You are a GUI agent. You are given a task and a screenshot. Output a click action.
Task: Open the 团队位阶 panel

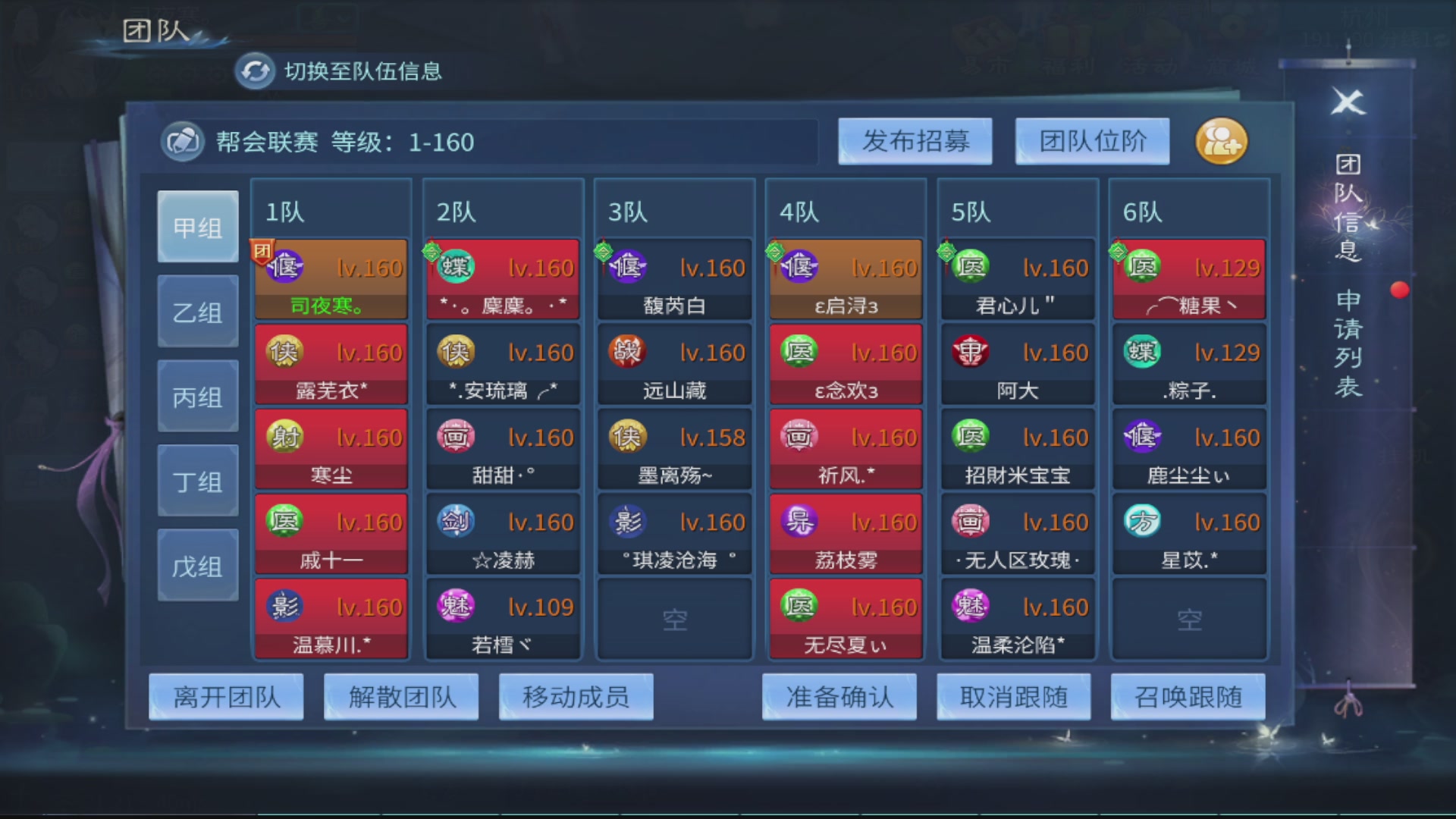(1092, 141)
